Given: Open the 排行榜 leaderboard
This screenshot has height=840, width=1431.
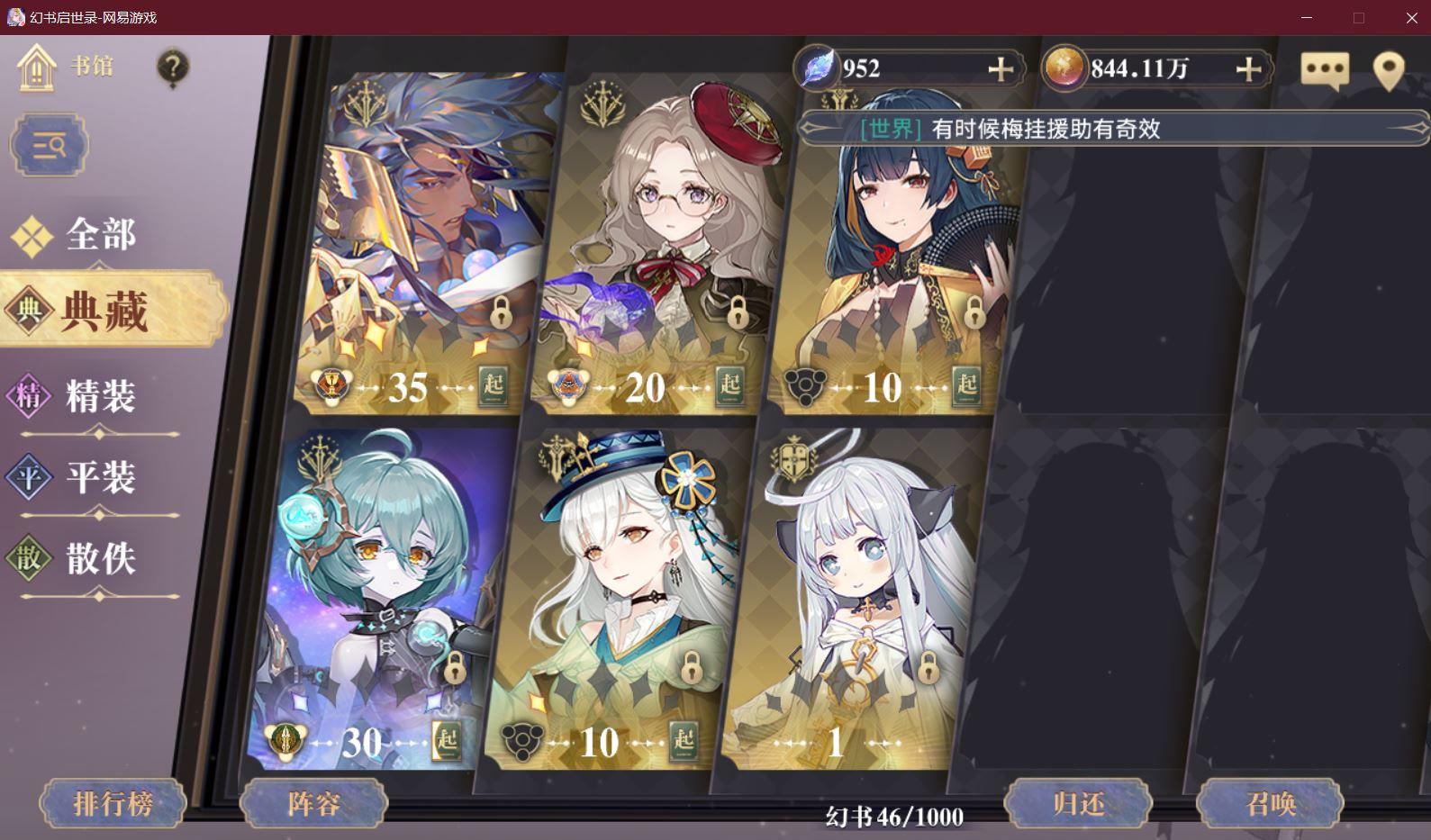Looking at the screenshot, I should pyautogui.click(x=112, y=802).
